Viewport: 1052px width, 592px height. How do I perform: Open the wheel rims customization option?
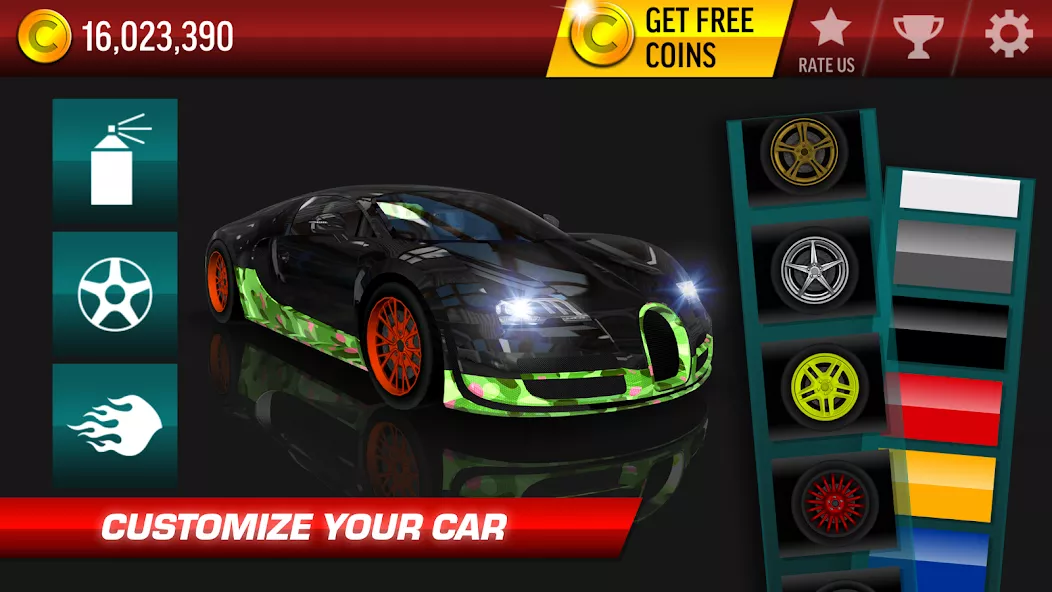click(x=115, y=294)
